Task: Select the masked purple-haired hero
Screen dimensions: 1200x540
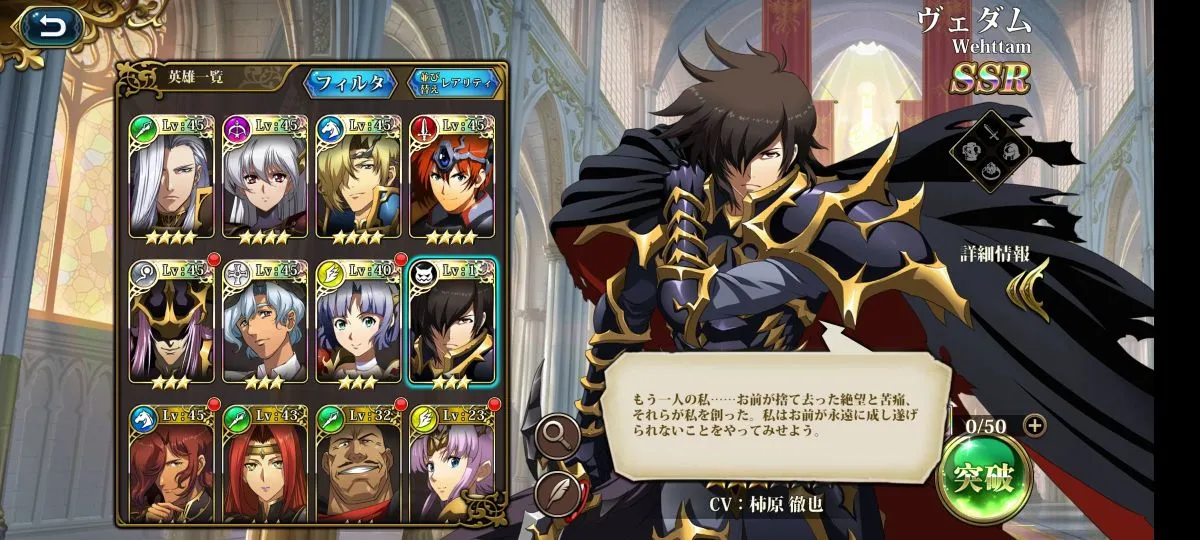Action: tap(171, 320)
